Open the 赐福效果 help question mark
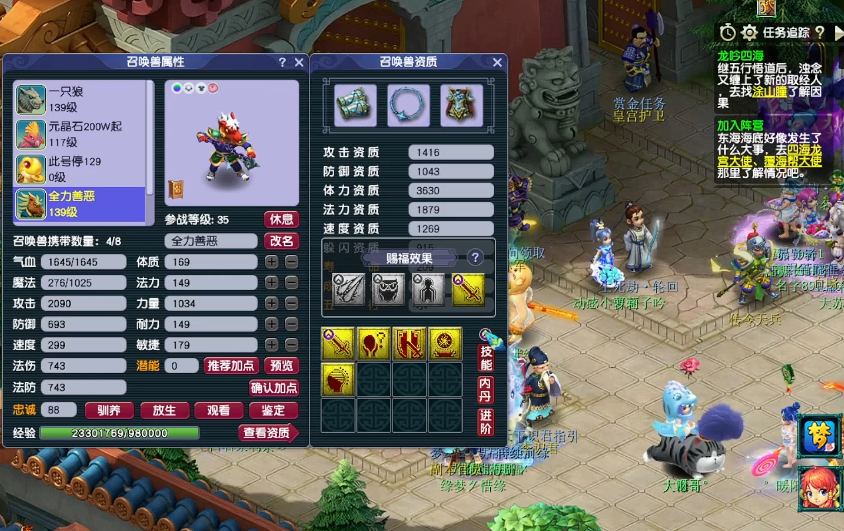The width and height of the screenshot is (844, 531). pyautogui.click(x=476, y=257)
